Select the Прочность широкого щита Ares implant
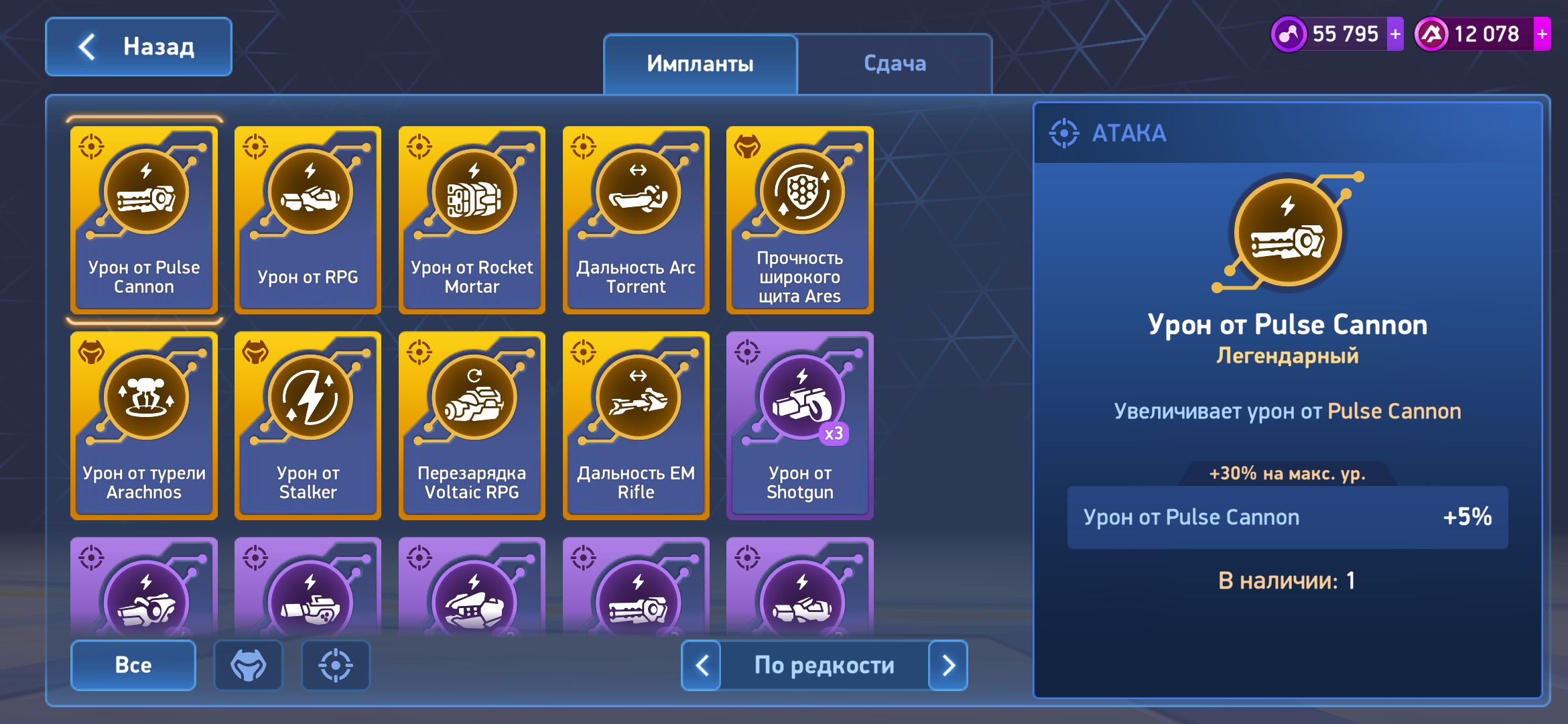 (x=799, y=220)
